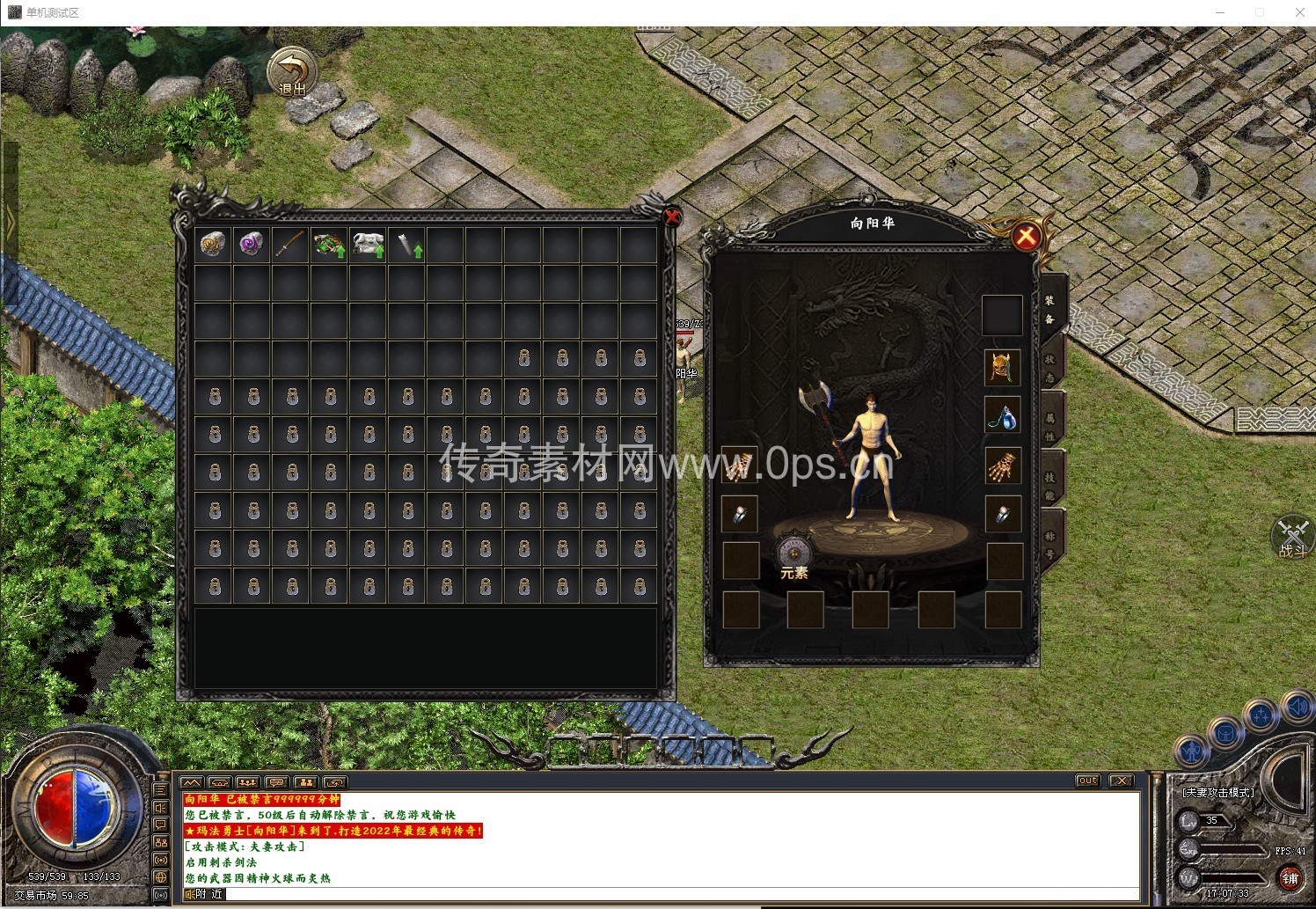Toggle the 战斗 combat crossed-swords button
This screenshot has width=1316, height=909.
tap(1292, 538)
